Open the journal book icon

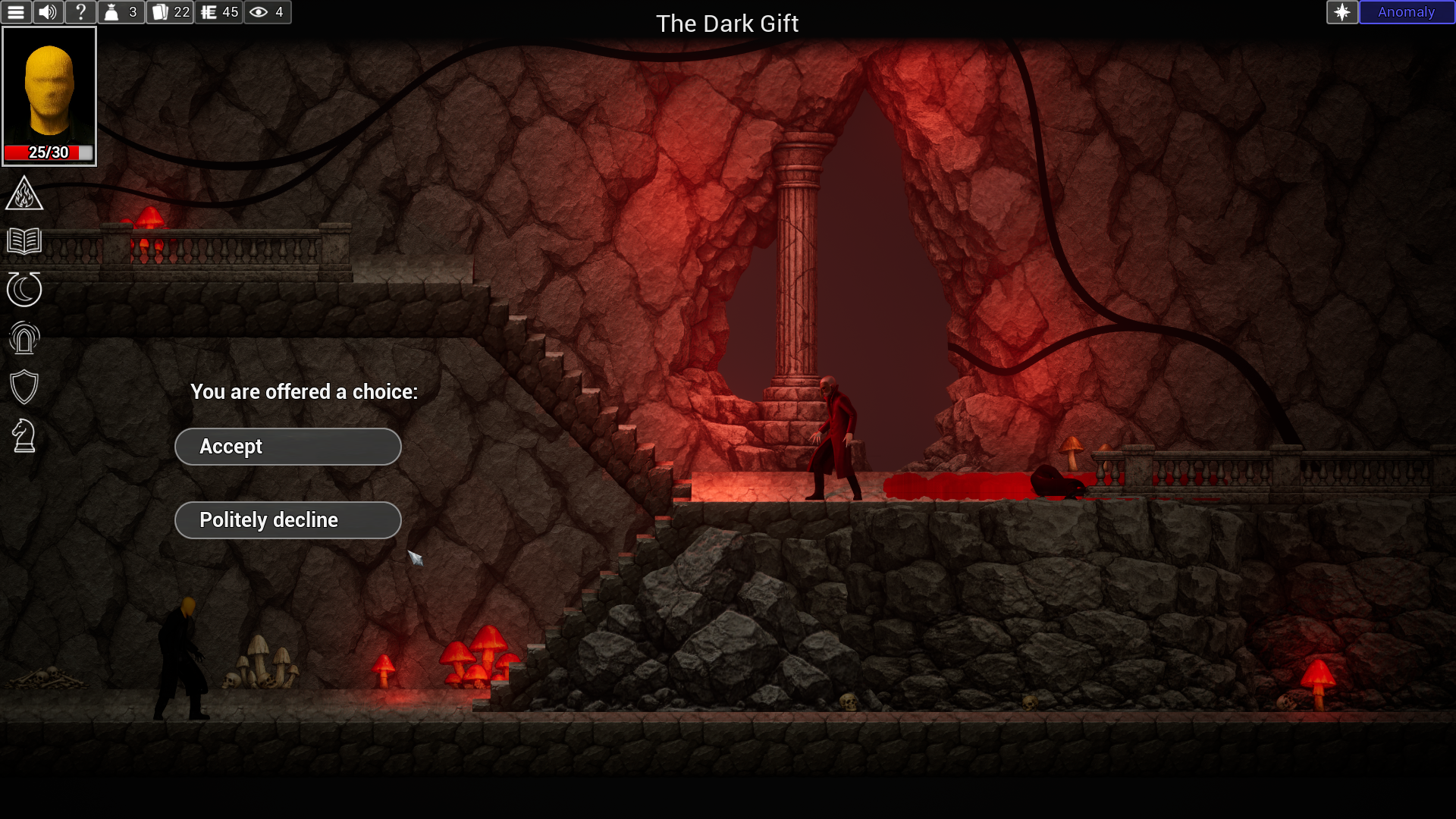point(24,241)
